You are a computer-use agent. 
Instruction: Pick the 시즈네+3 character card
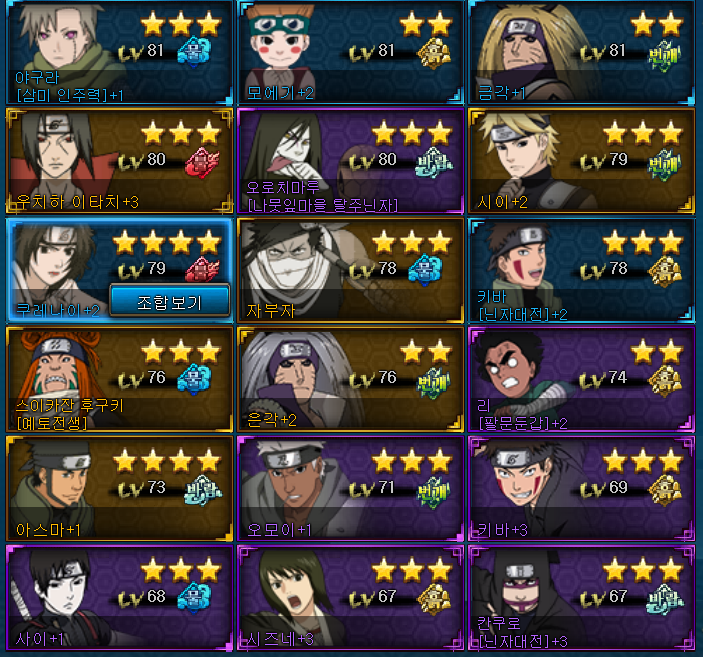[x=351, y=597]
